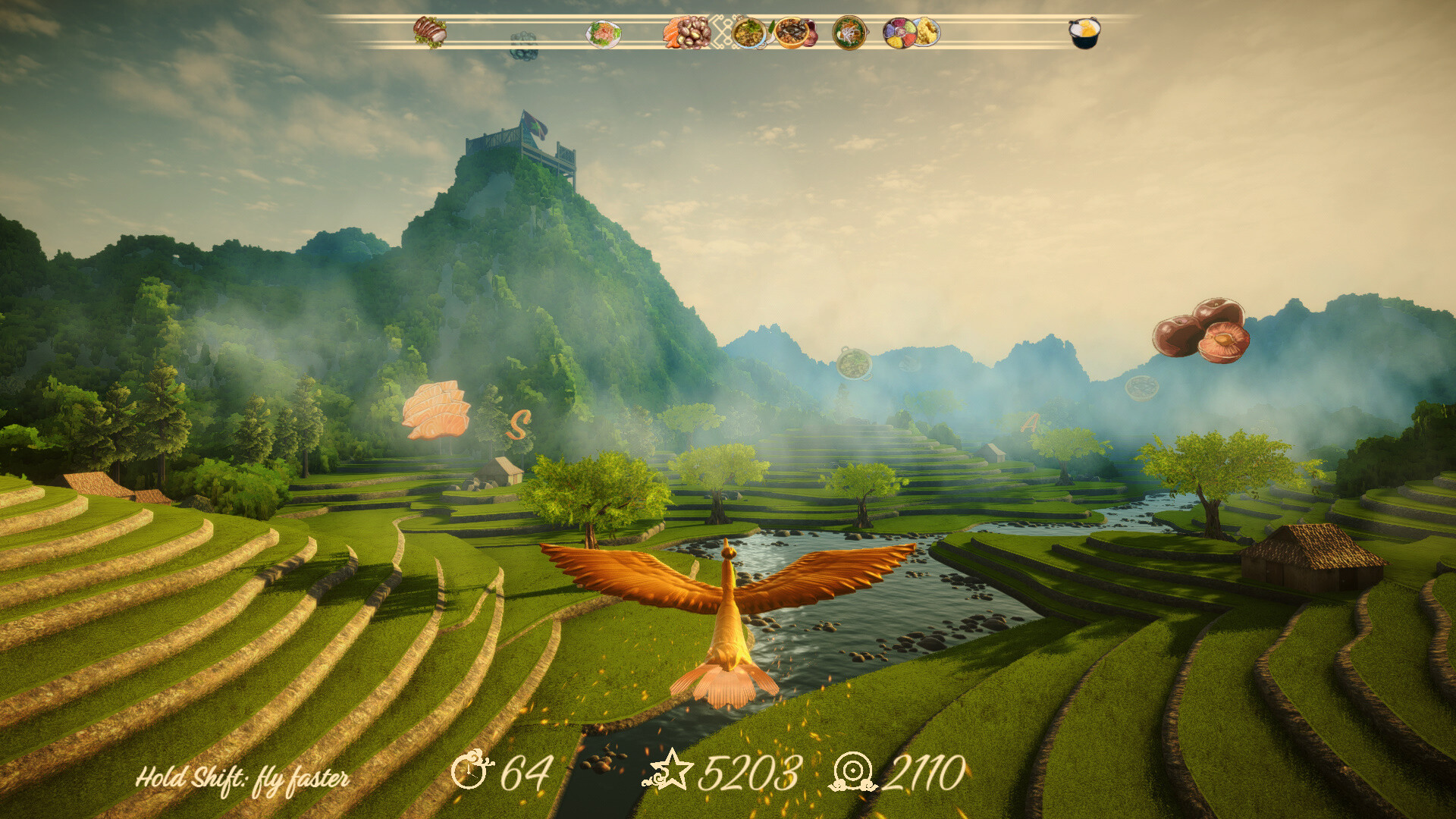Toggle the ghosted dish icon on the right hillside
The height and width of the screenshot is (819, 1456).
[1144, 388]
